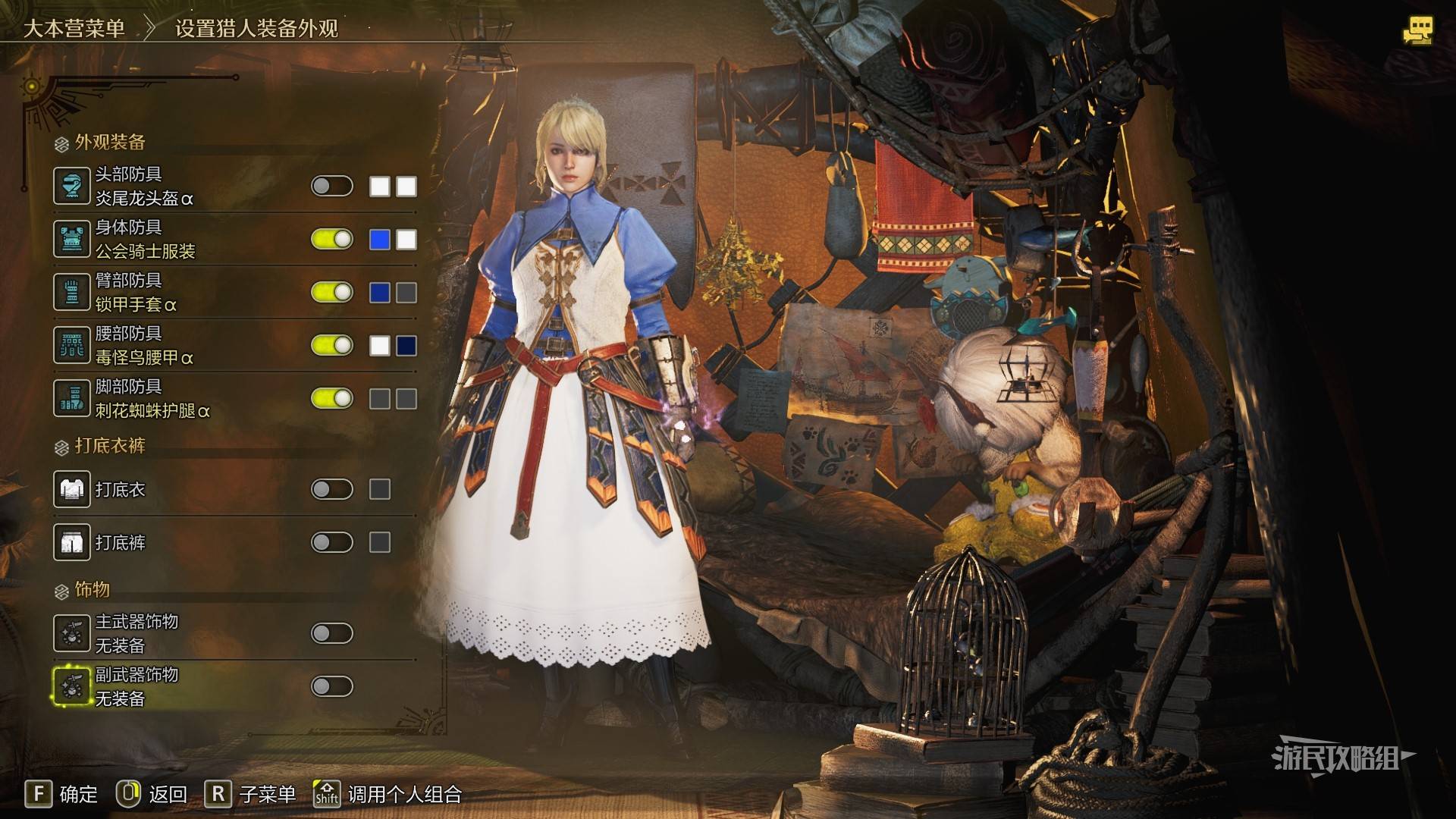Image resolution: width=1456 pixels, height=819 pixels.
Task: Open the 打底衣 undershirt color swatch
Action: (x=380, y=489)
